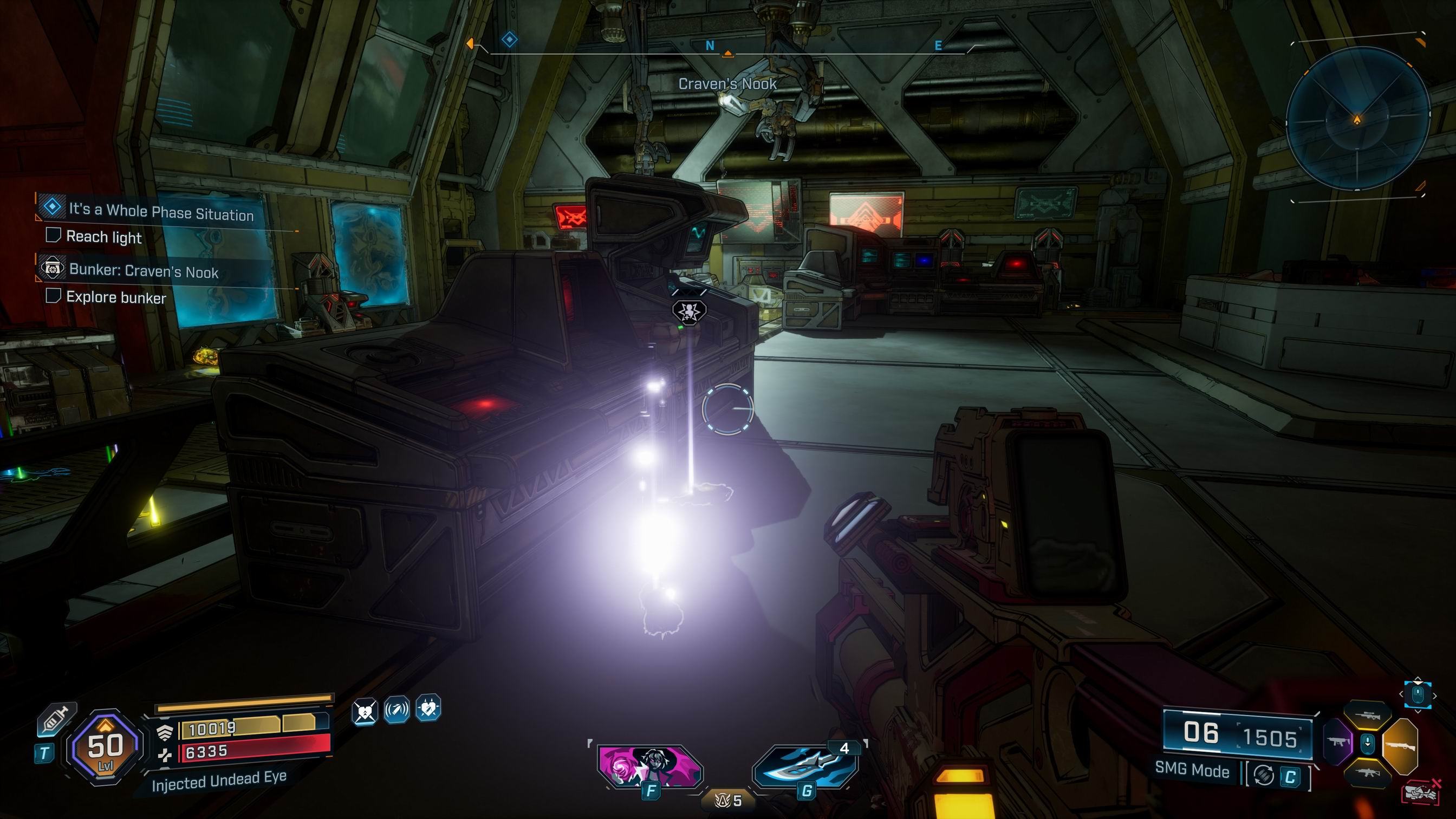Screen dimensions: 1456x819
Task: Toggle the SMG Mode ammo swap icon
Action: click(1264, 776)
